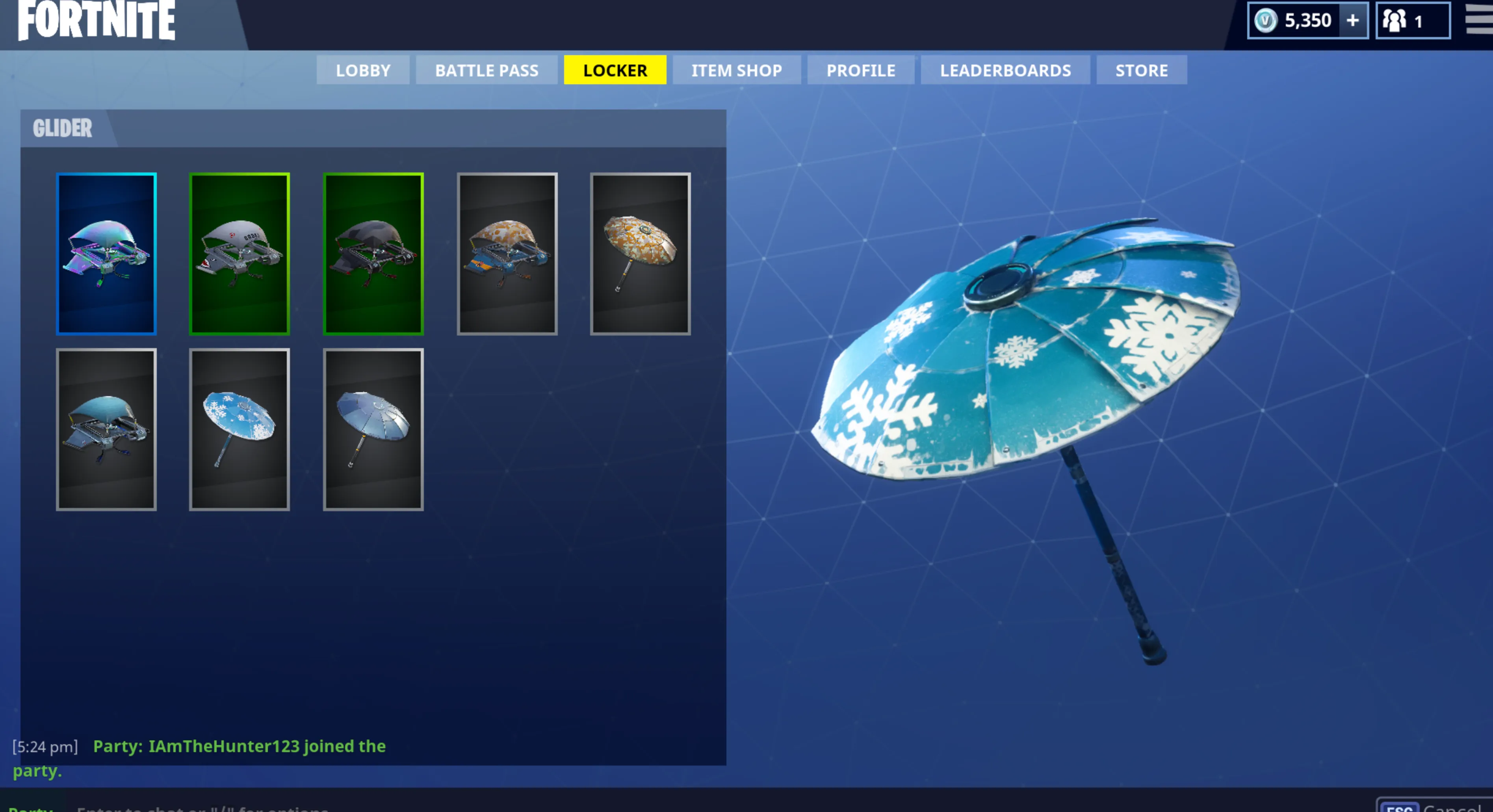Click the Fortnite logo
The width and height of the screenshot is (1493, 812).
pyautogui.click(x=96, y=22)
